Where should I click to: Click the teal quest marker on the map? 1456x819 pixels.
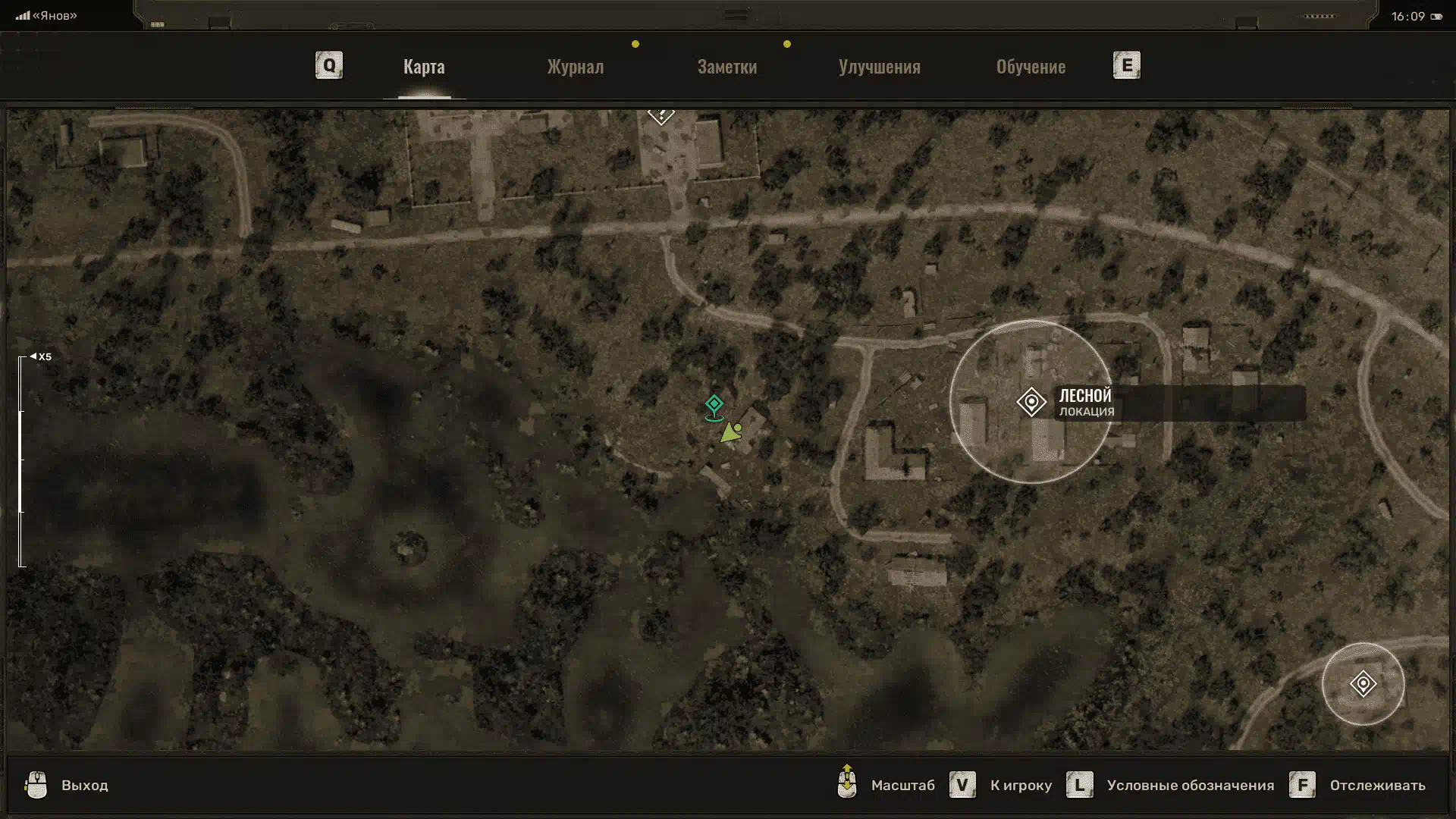[x=714, y=405]
